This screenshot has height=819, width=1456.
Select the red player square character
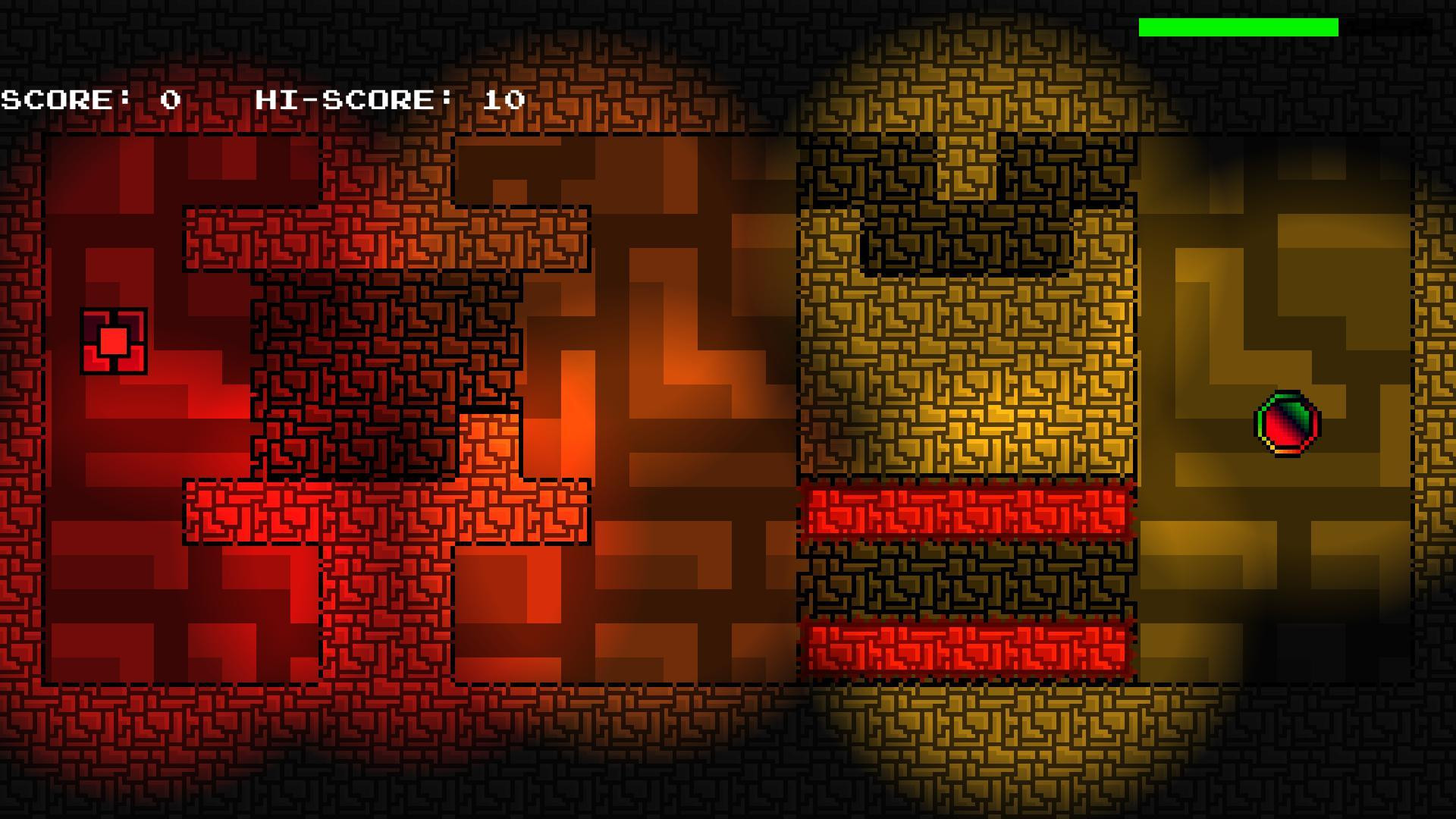(x=112, y=341)
